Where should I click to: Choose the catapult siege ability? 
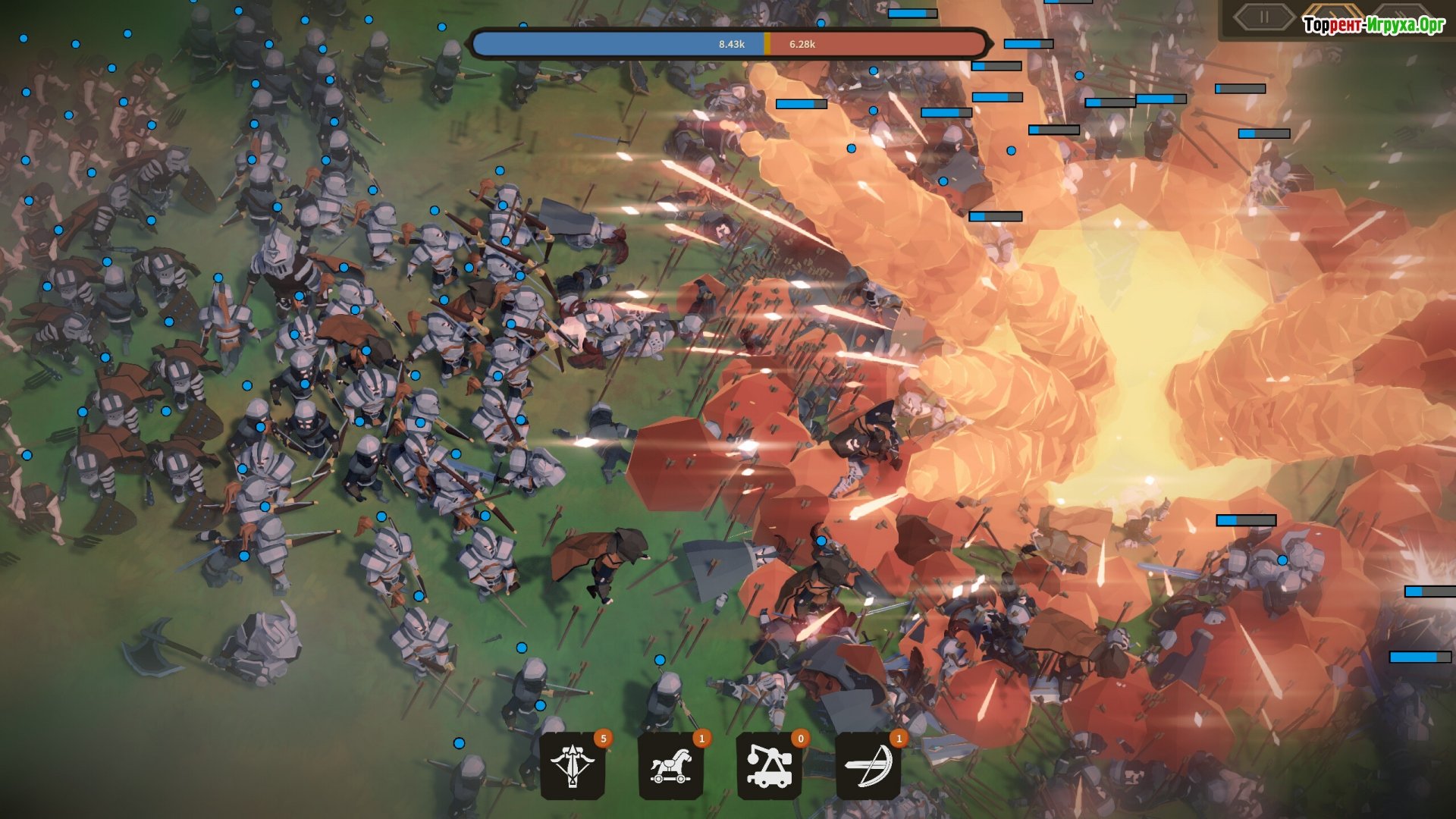coord(770,764)
